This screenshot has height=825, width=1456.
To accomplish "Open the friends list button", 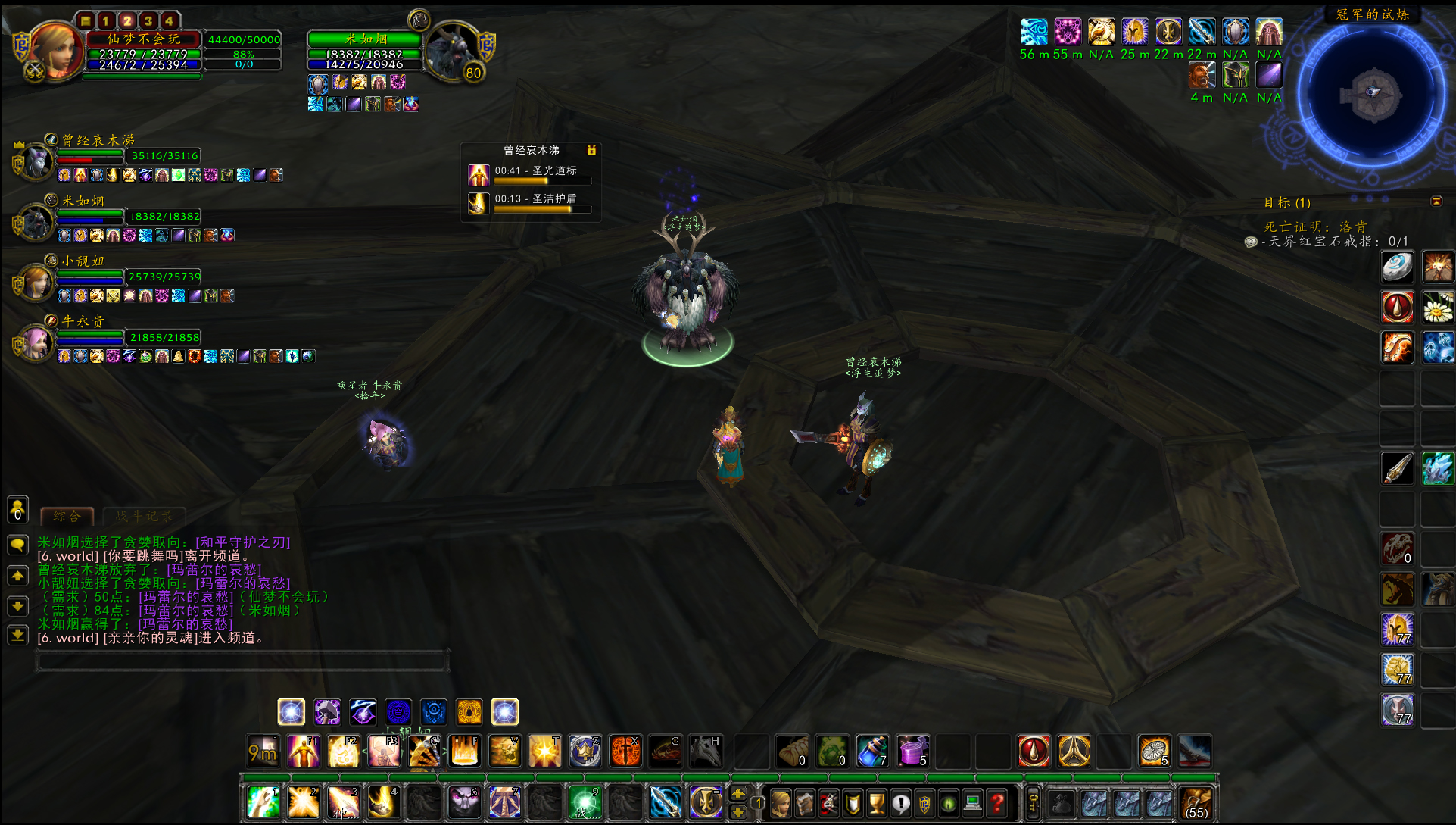I will (x=17, y=509).
